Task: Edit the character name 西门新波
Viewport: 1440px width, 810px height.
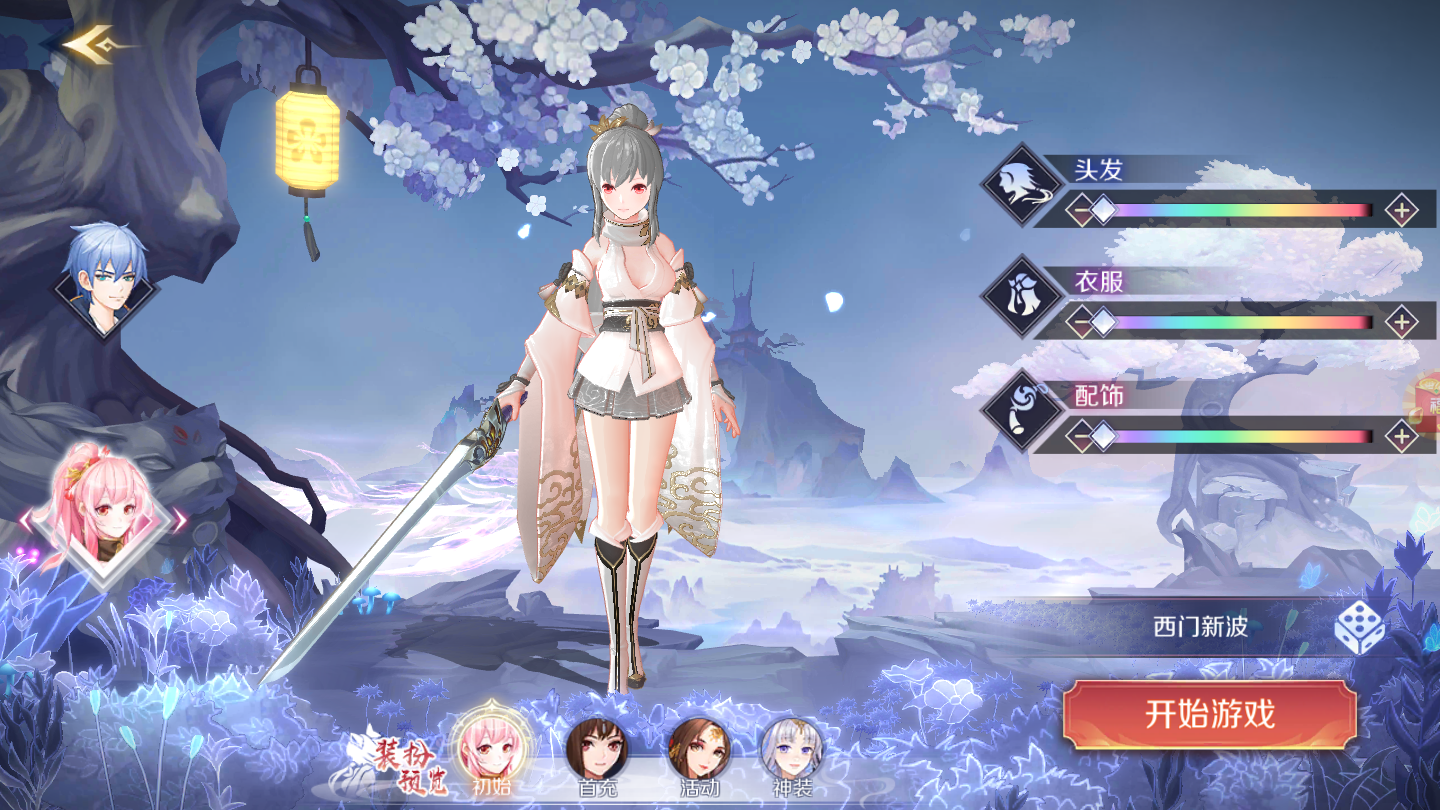Action: coord(1200,628)
